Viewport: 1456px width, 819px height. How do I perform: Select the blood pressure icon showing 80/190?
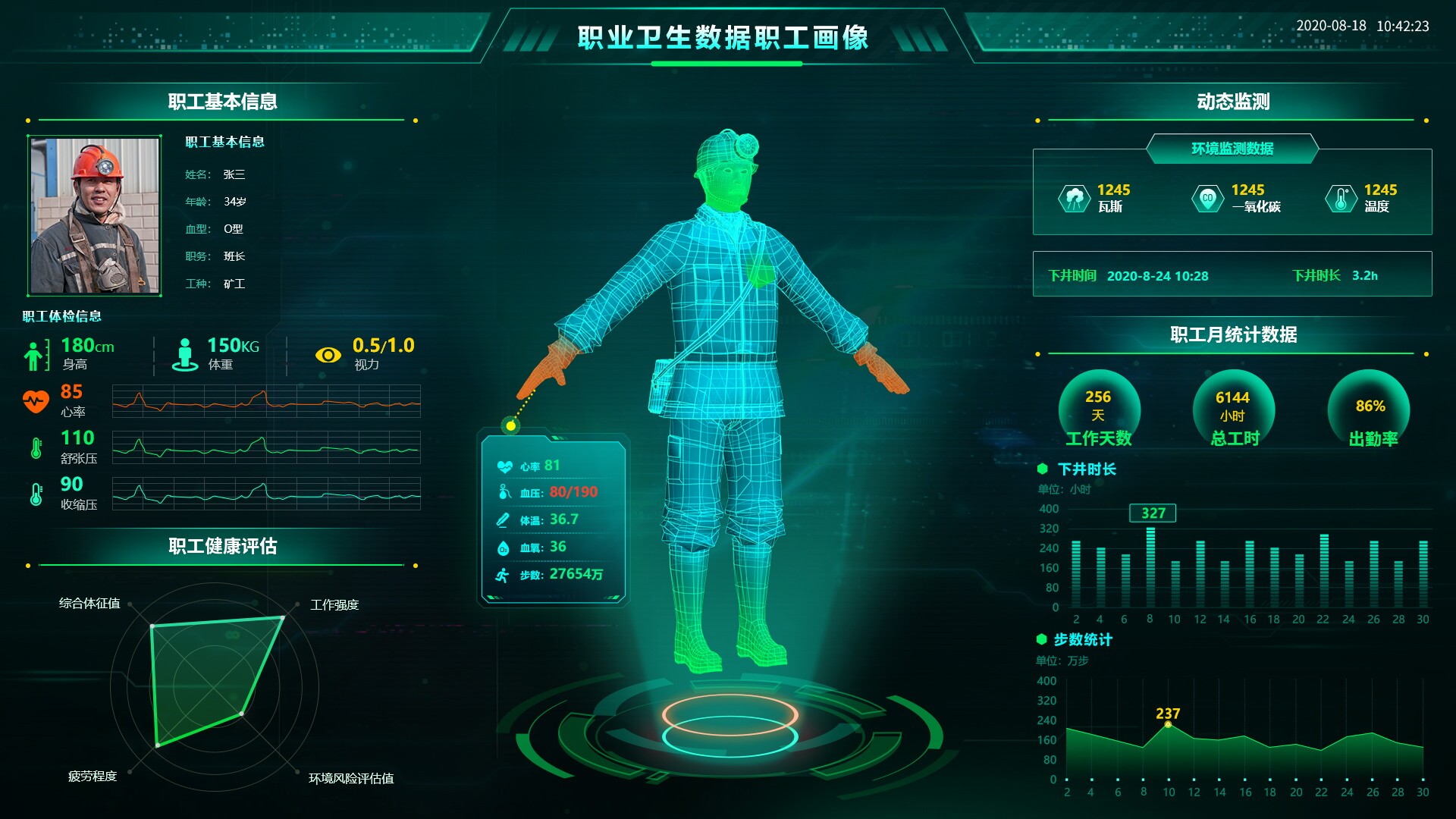point(502,492)
